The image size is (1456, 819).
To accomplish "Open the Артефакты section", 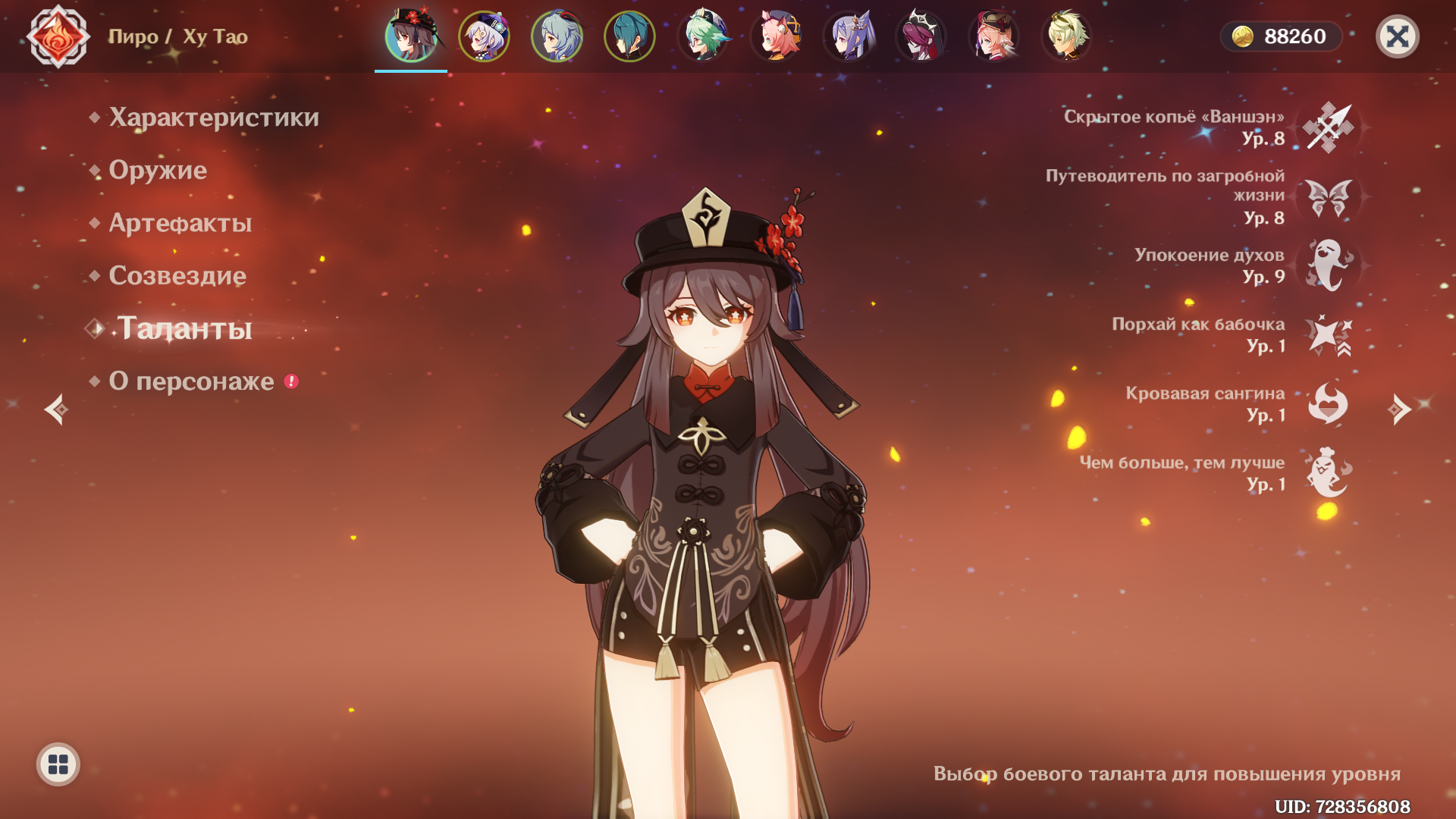I will [180, 223].
